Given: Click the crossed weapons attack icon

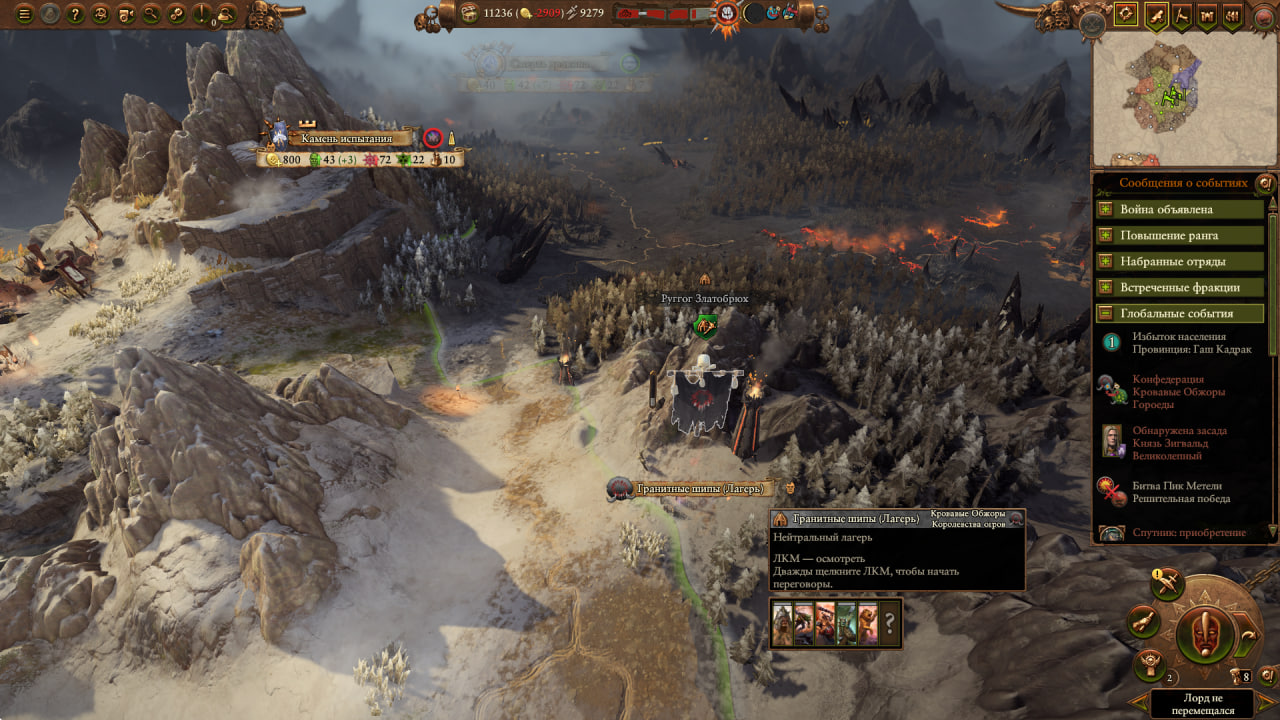Looking at the screenshot, I should point(1167,585).
